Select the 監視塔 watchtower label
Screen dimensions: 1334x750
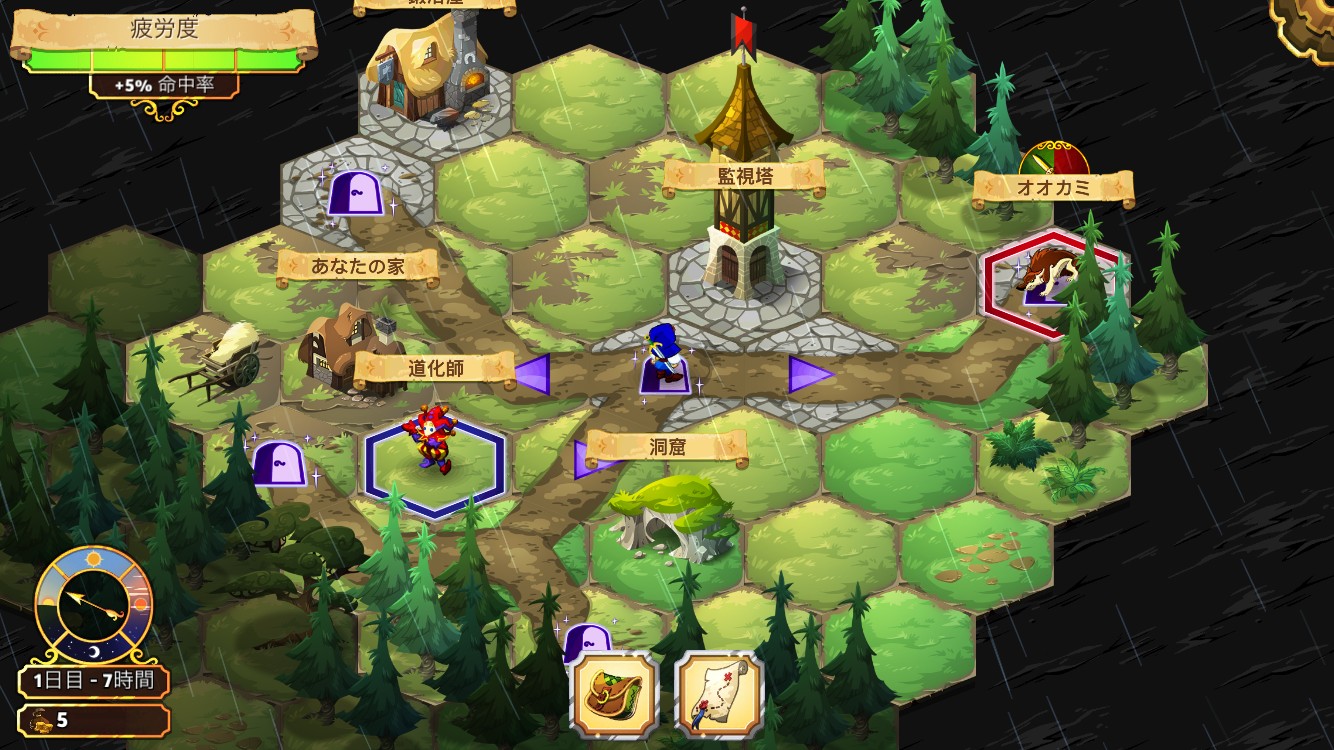click(744, 178)
